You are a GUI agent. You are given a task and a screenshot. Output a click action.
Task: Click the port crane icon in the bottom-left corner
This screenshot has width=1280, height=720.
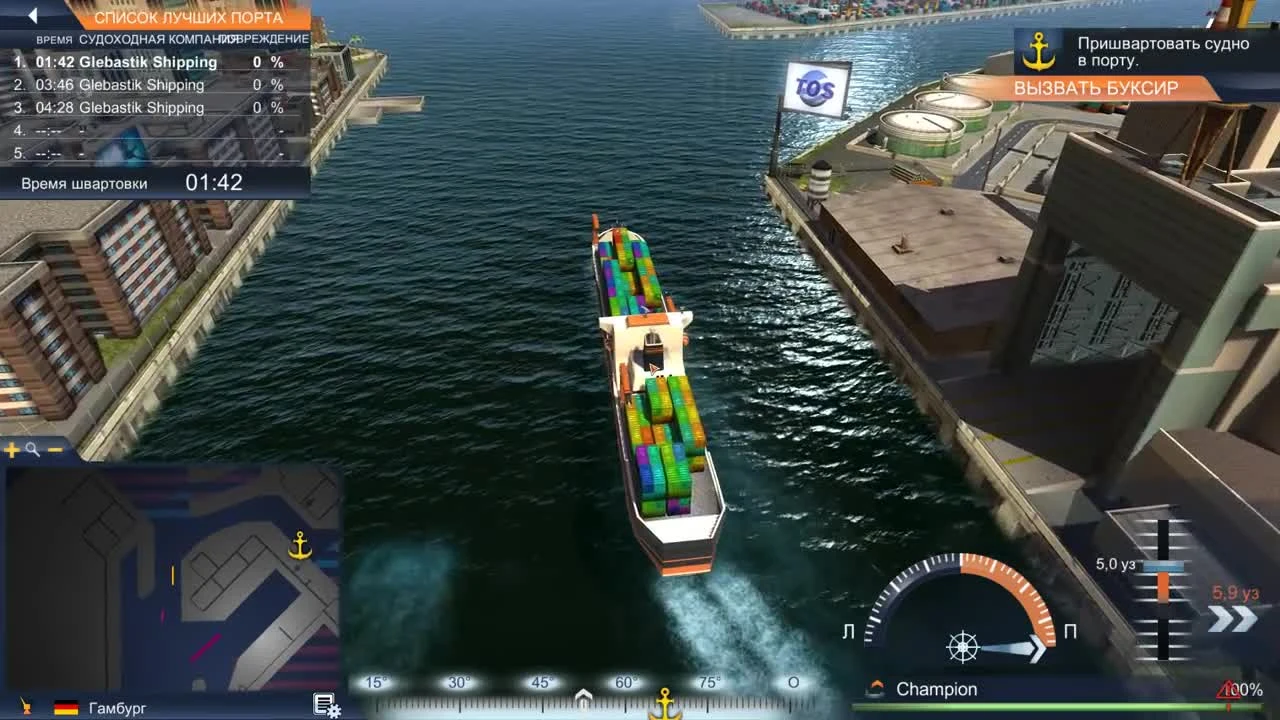point(23,704)
